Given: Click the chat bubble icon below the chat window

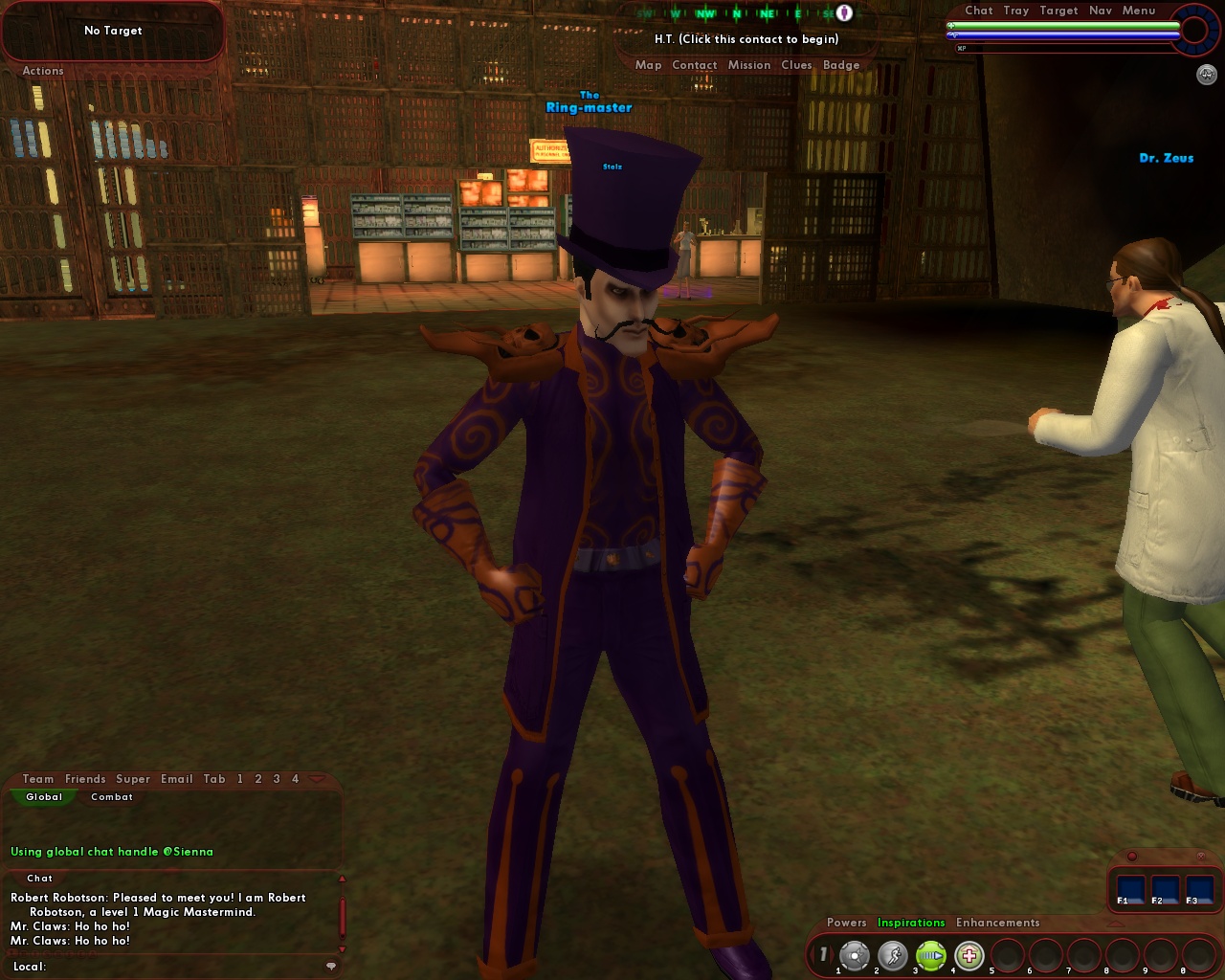Looking at the screenshot, I should coord(331,966).
